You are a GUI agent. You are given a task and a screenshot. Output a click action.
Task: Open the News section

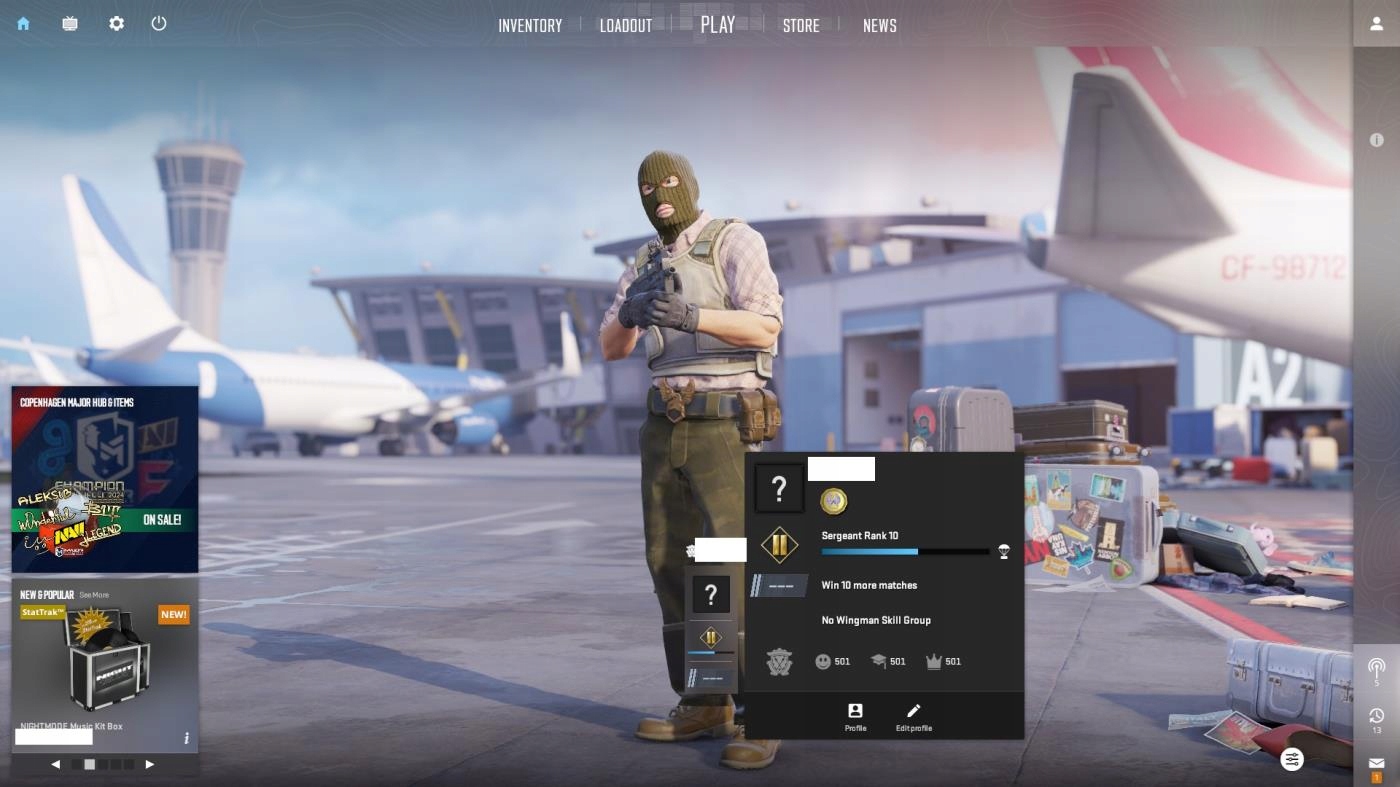[x=880, y=26]
